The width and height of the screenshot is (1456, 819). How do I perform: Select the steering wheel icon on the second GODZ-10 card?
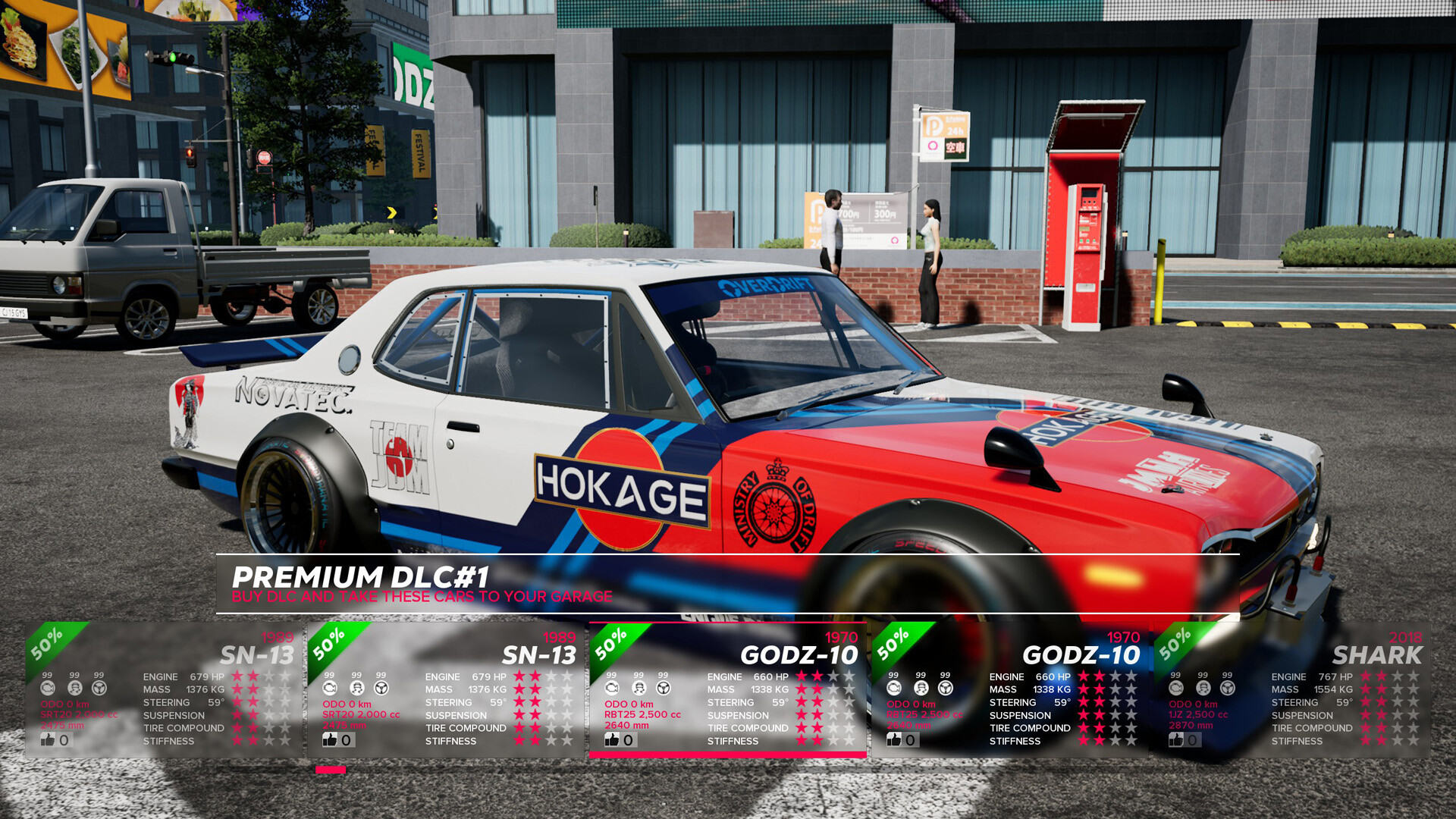944,689
